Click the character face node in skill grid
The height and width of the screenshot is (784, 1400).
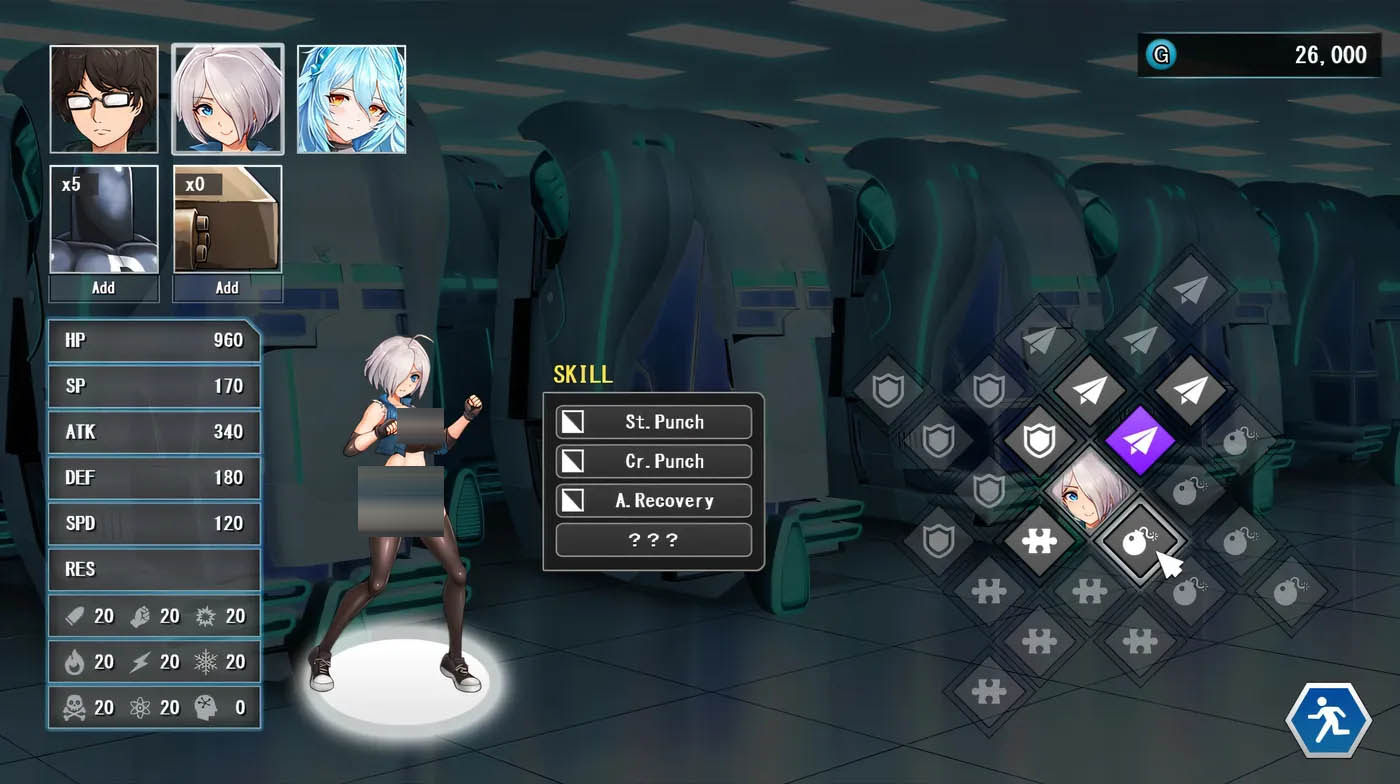pos(1089,491)
